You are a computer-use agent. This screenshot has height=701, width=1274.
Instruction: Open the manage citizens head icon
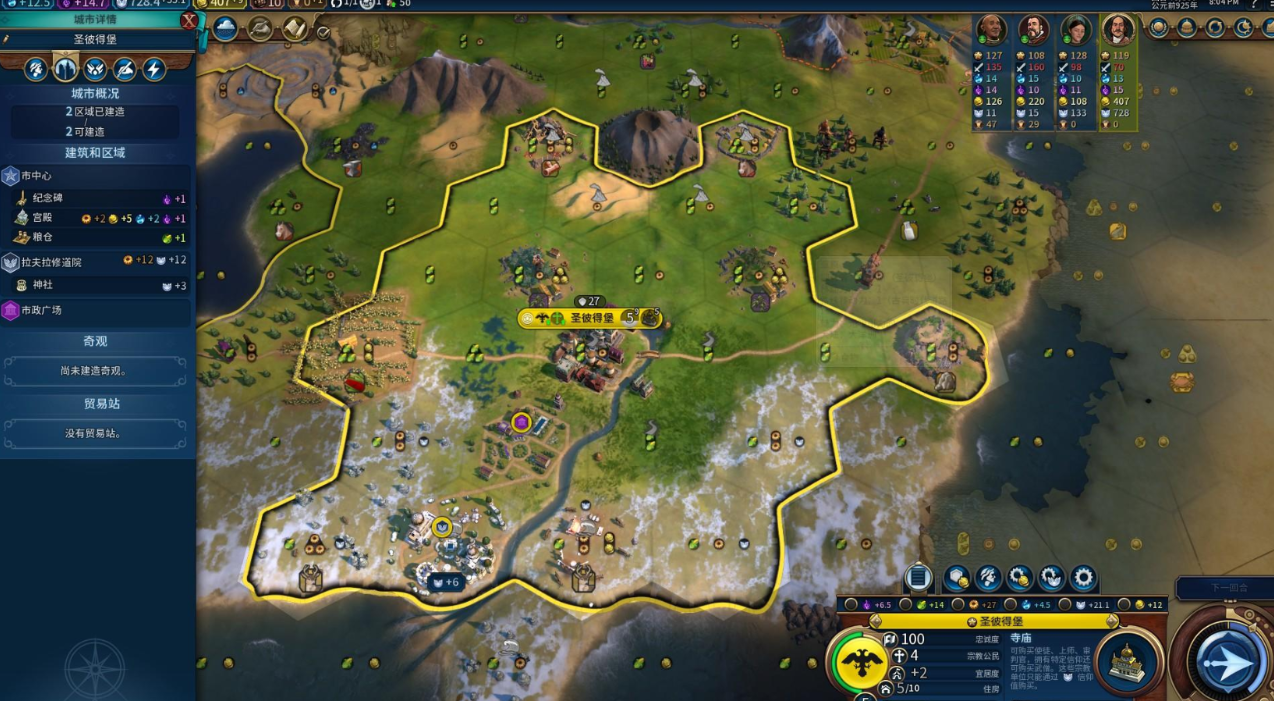(988, 578)
